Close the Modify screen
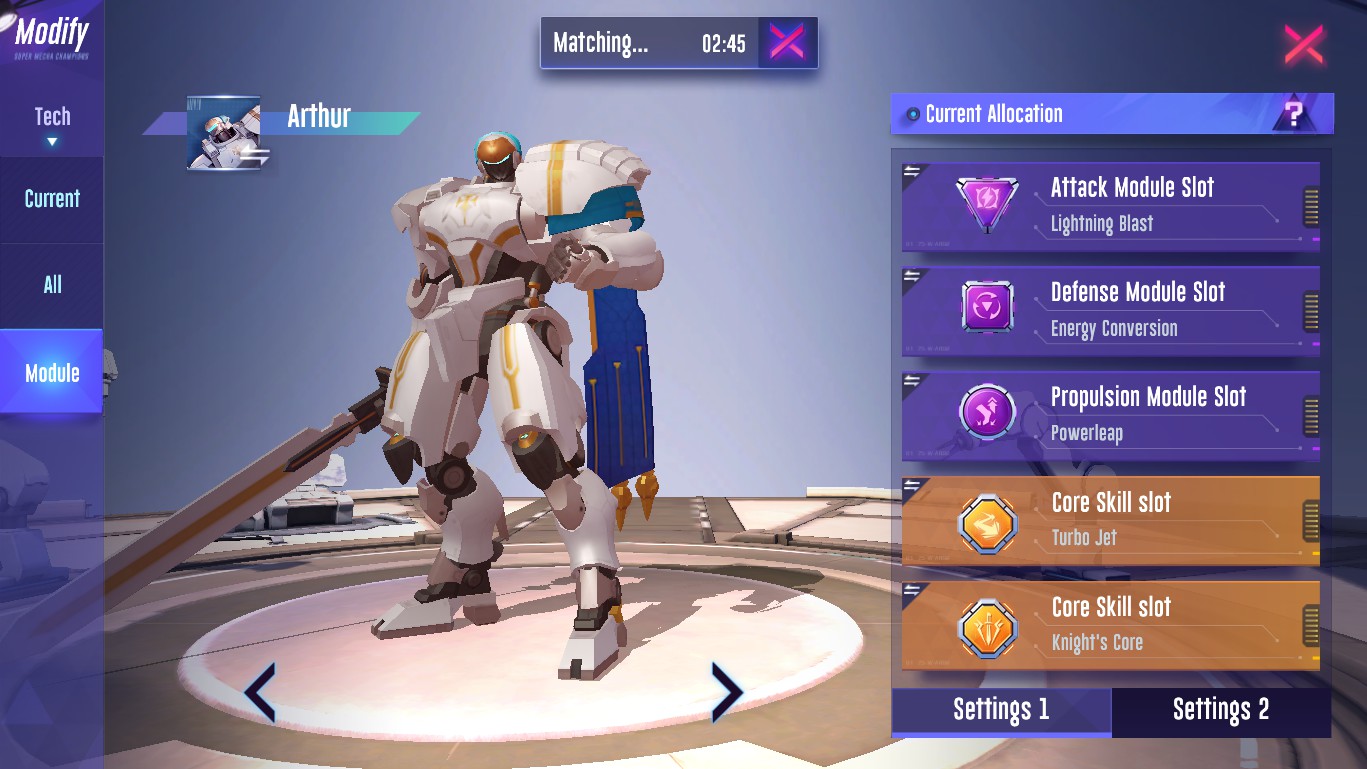 (1303, 45)
